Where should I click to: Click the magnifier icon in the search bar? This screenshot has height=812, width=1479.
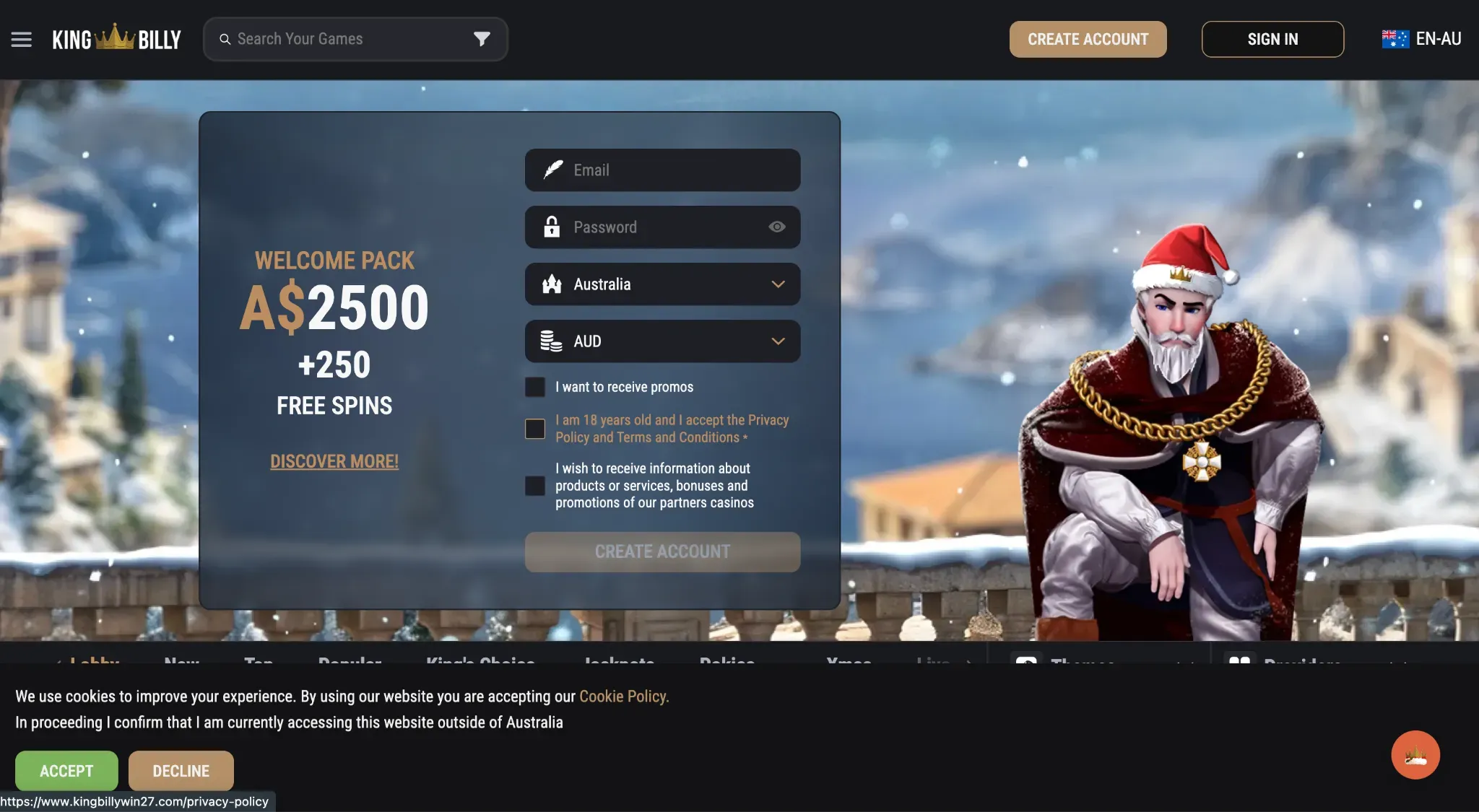click(x=226, y=39)
